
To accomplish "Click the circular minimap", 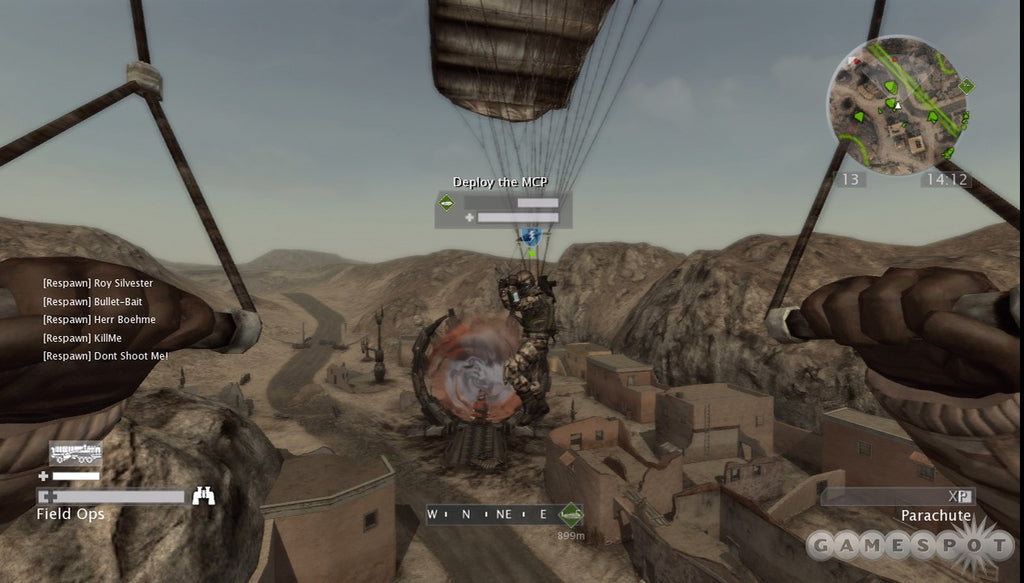I will (896, 104).
